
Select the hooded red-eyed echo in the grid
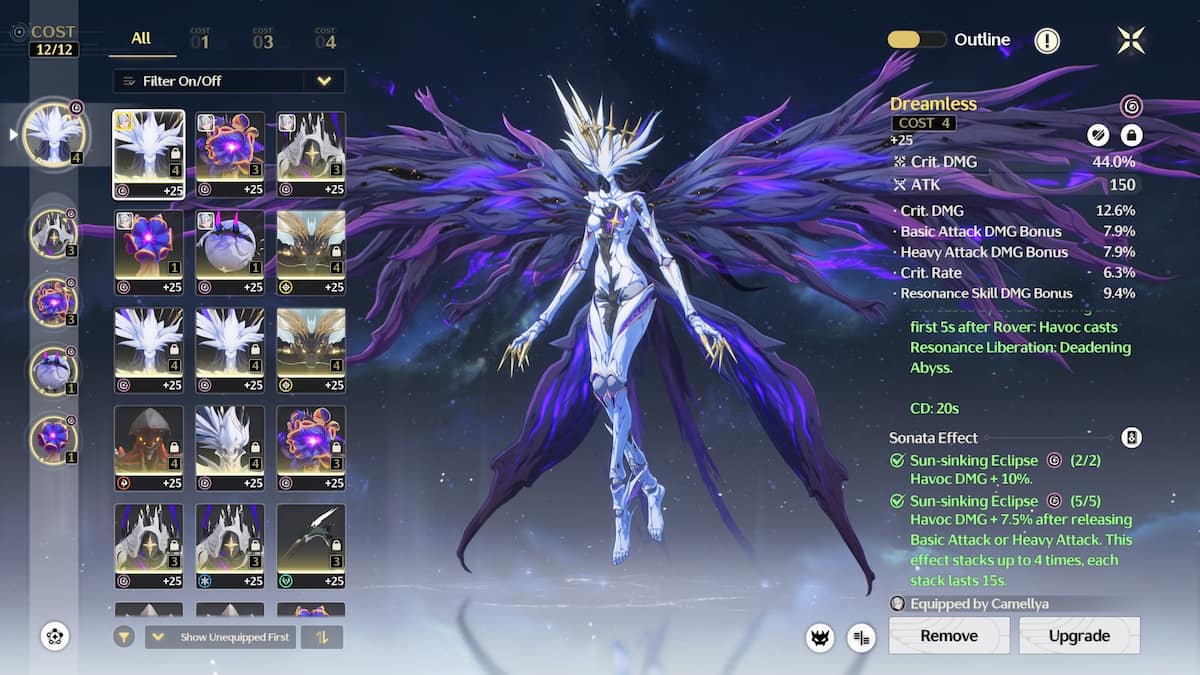(x=148, y=448)
